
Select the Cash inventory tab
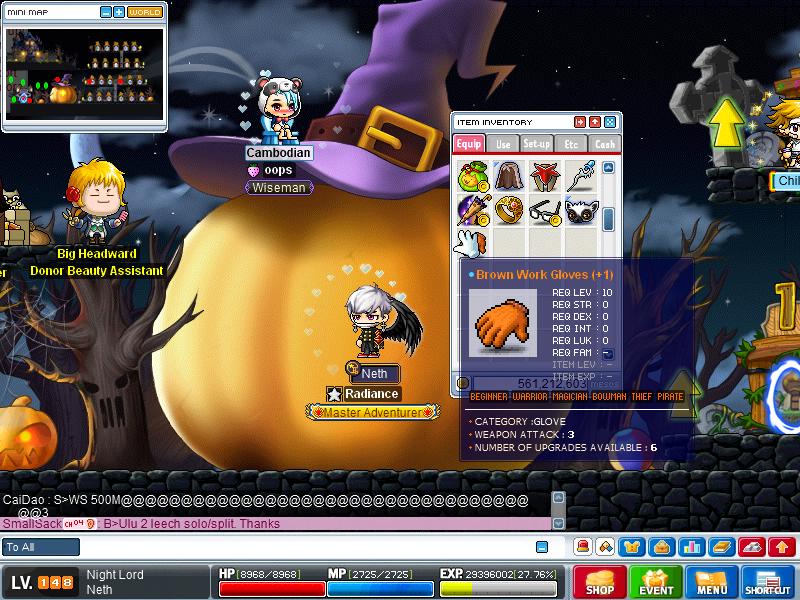coord(604,144)
